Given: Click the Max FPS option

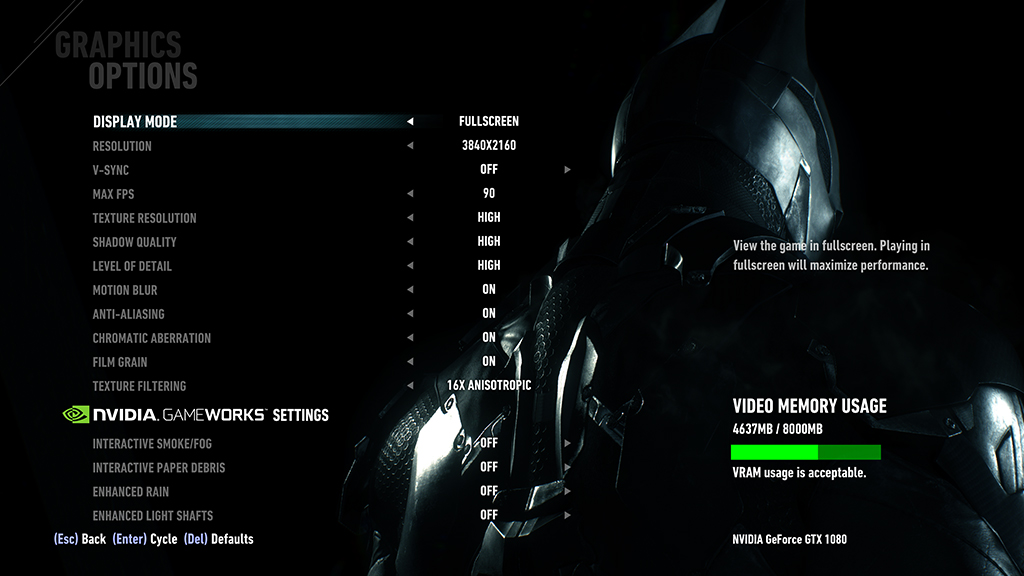Looking at the screenshot, I should tap(113, 194).
